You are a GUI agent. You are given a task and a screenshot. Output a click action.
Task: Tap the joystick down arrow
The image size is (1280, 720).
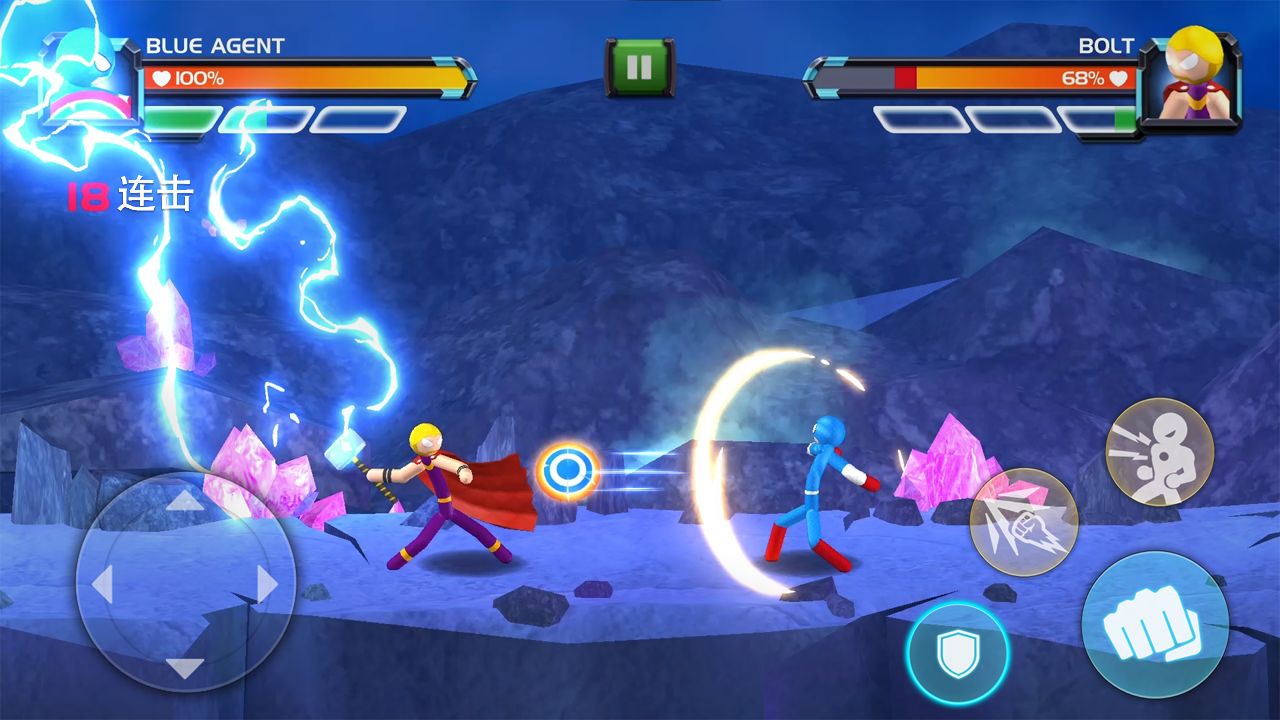(x=184, y=666)
